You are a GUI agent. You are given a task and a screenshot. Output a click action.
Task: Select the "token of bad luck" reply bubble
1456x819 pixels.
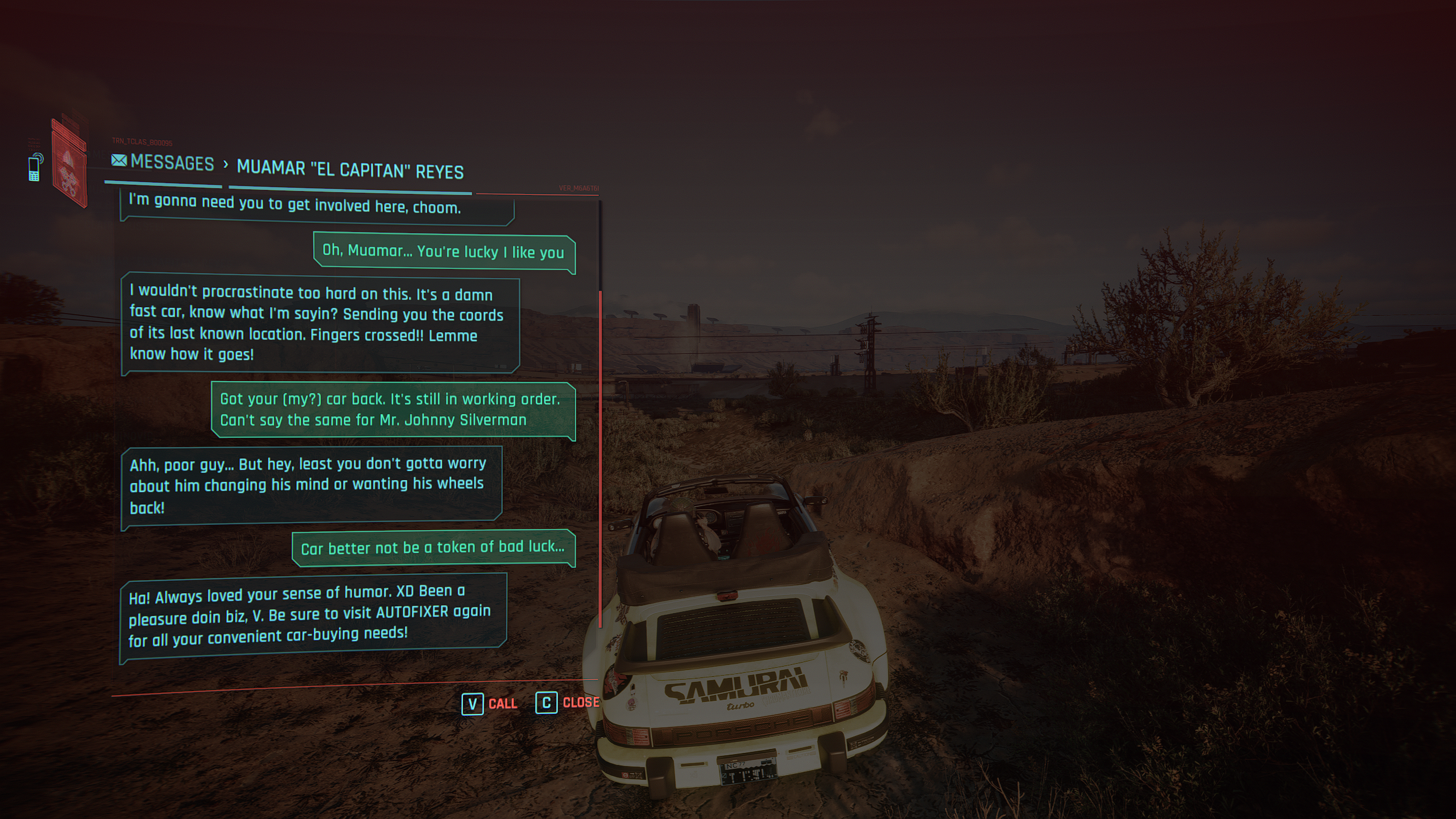coord(433,548)
